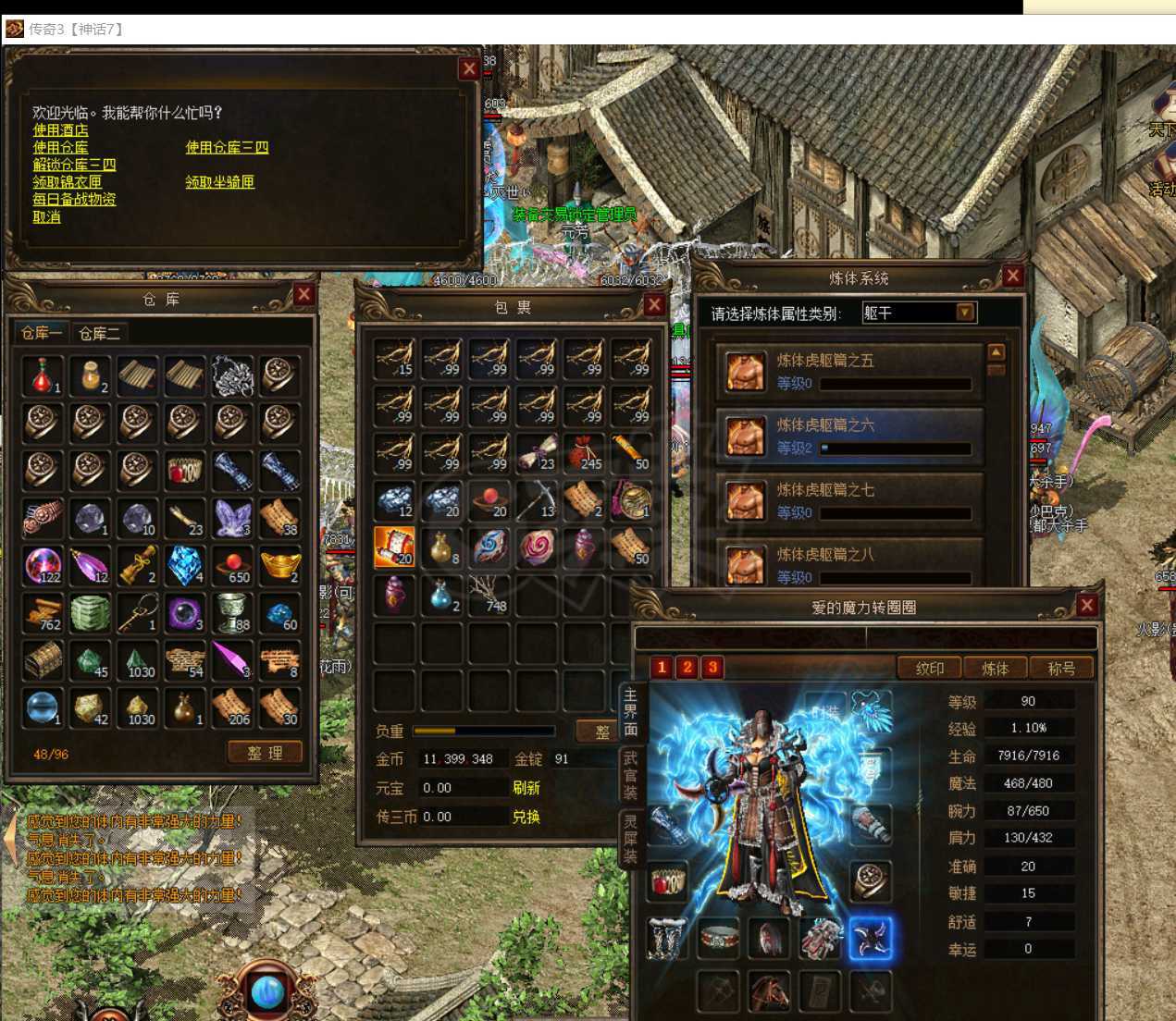Open the 躯干 attribute category dropdown
The width and height of the screenshot is (1176, 1021).
(965, 313)
